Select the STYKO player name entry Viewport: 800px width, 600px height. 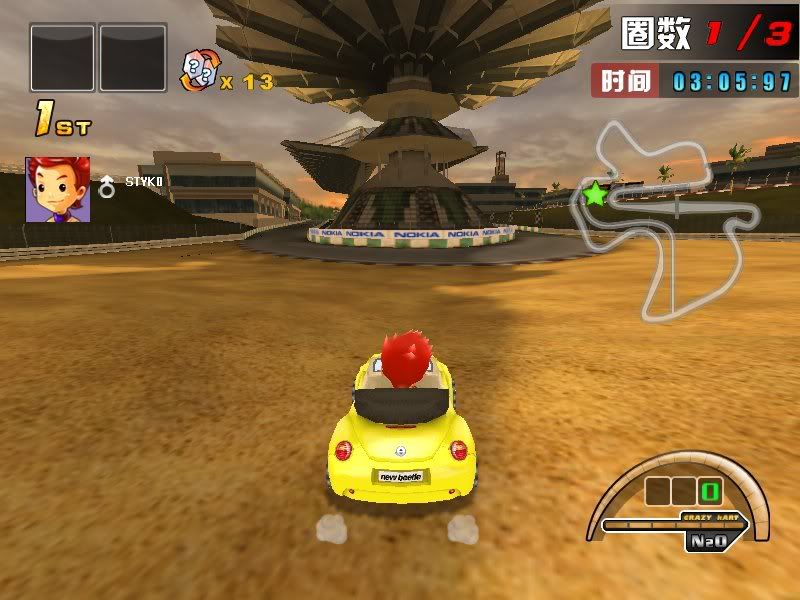[x=143, y=182]
